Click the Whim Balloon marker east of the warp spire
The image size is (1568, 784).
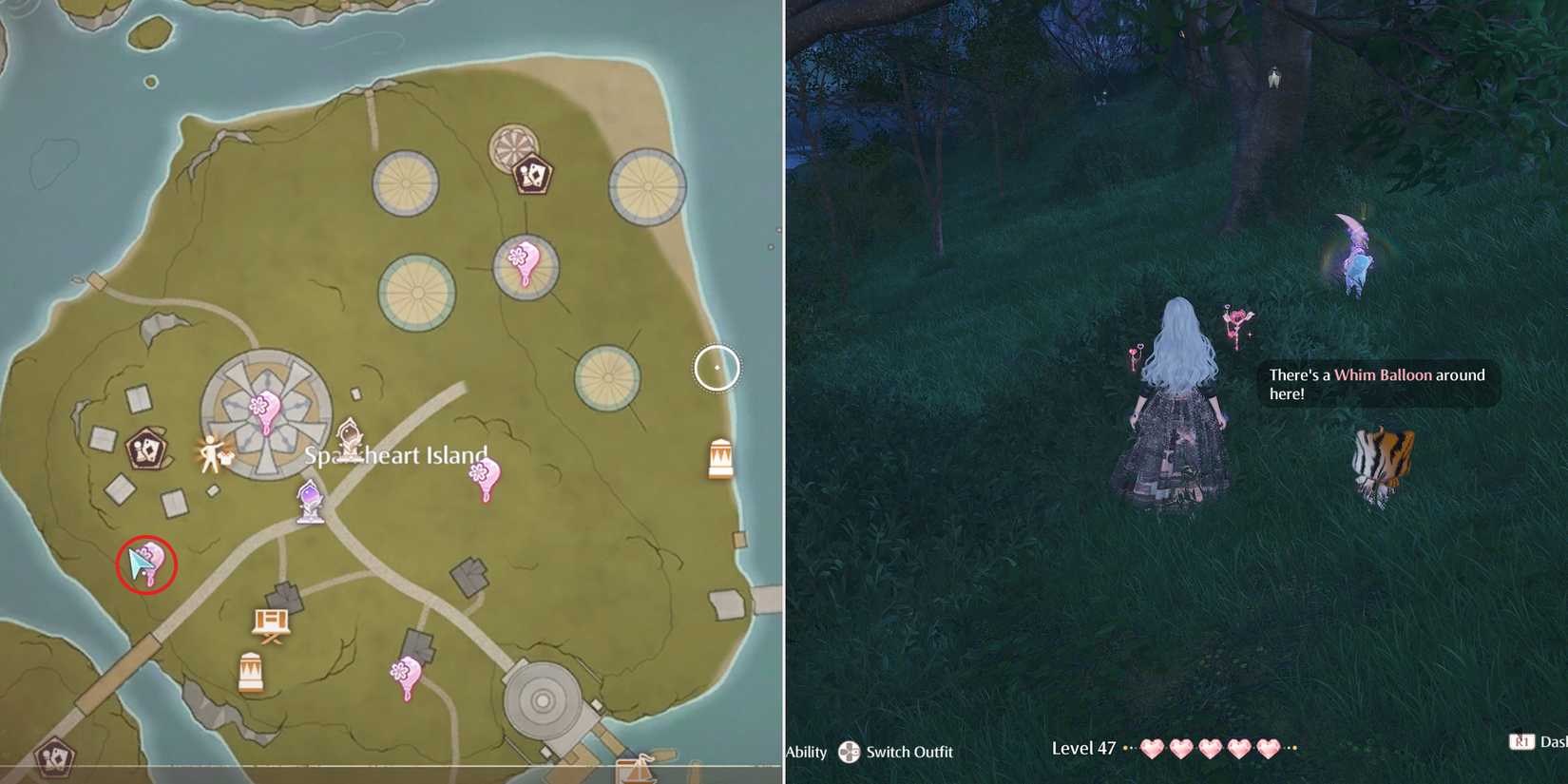pyautogui.click(x=484, y=473)
